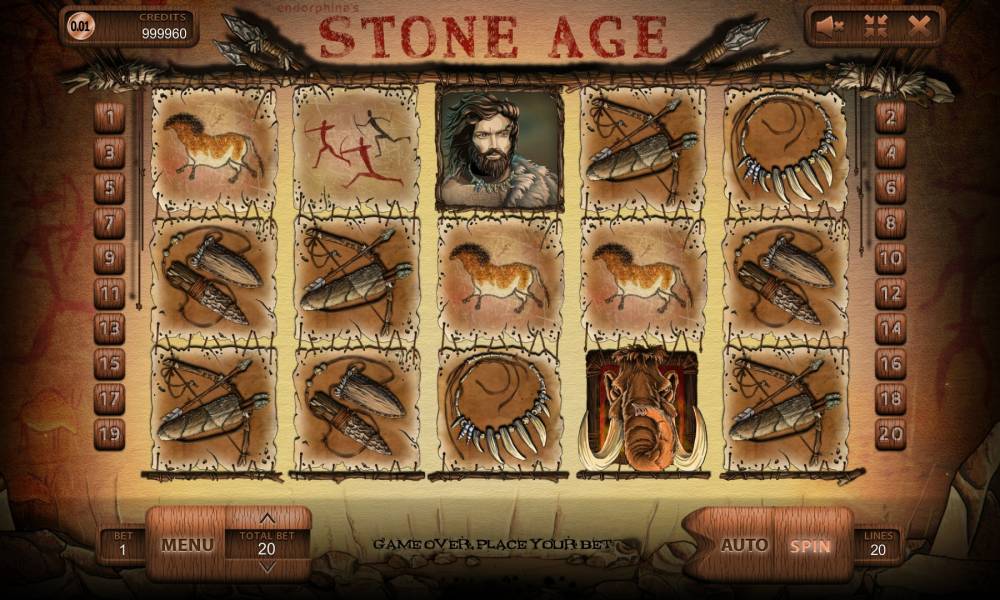Activate payline number 20
The height and width of the screenshot is (600, 1000).
tap(890, 433)
